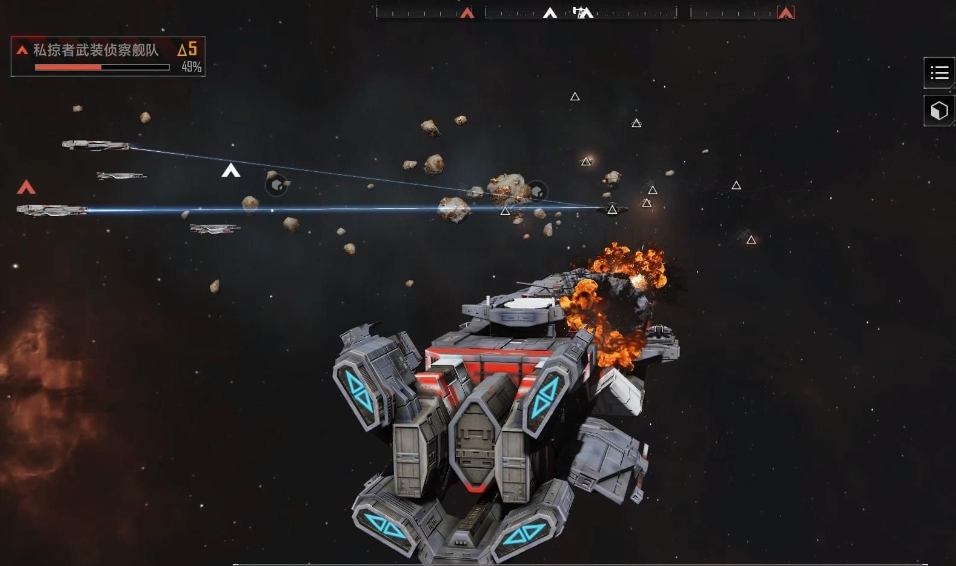This screenshot has width=956, height=566.
Task: Select the 私掠者武装侦察舰队 enemy fleet panel
Action: [x=108, y=57]
